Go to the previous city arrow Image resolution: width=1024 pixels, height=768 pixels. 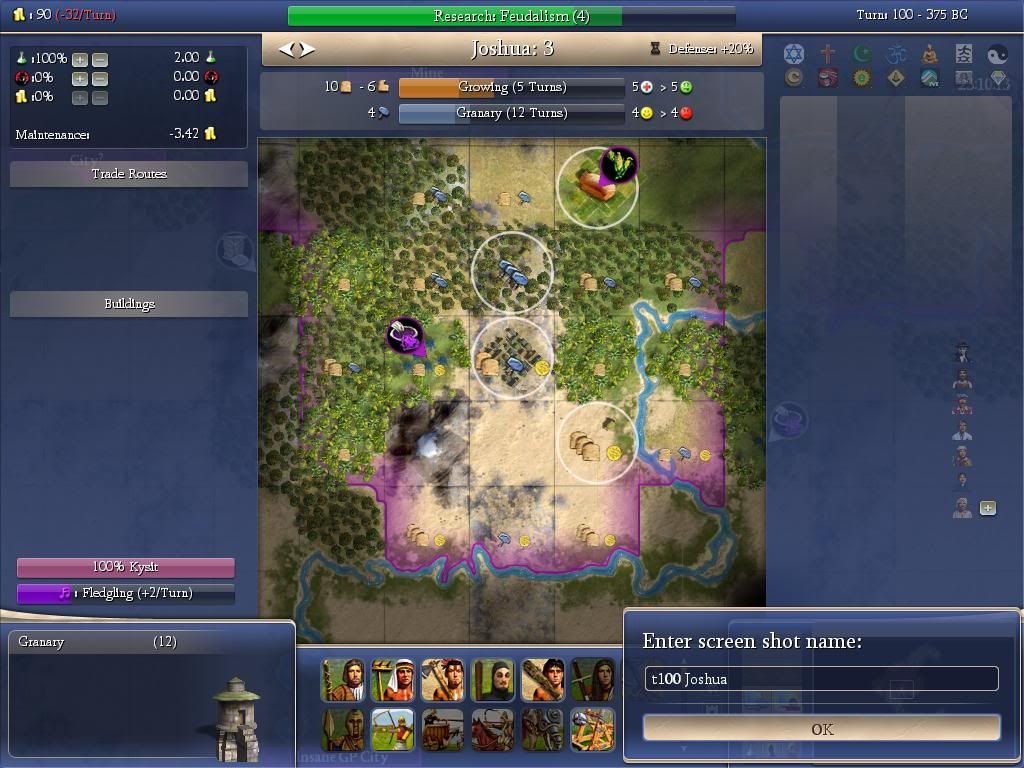286,49
